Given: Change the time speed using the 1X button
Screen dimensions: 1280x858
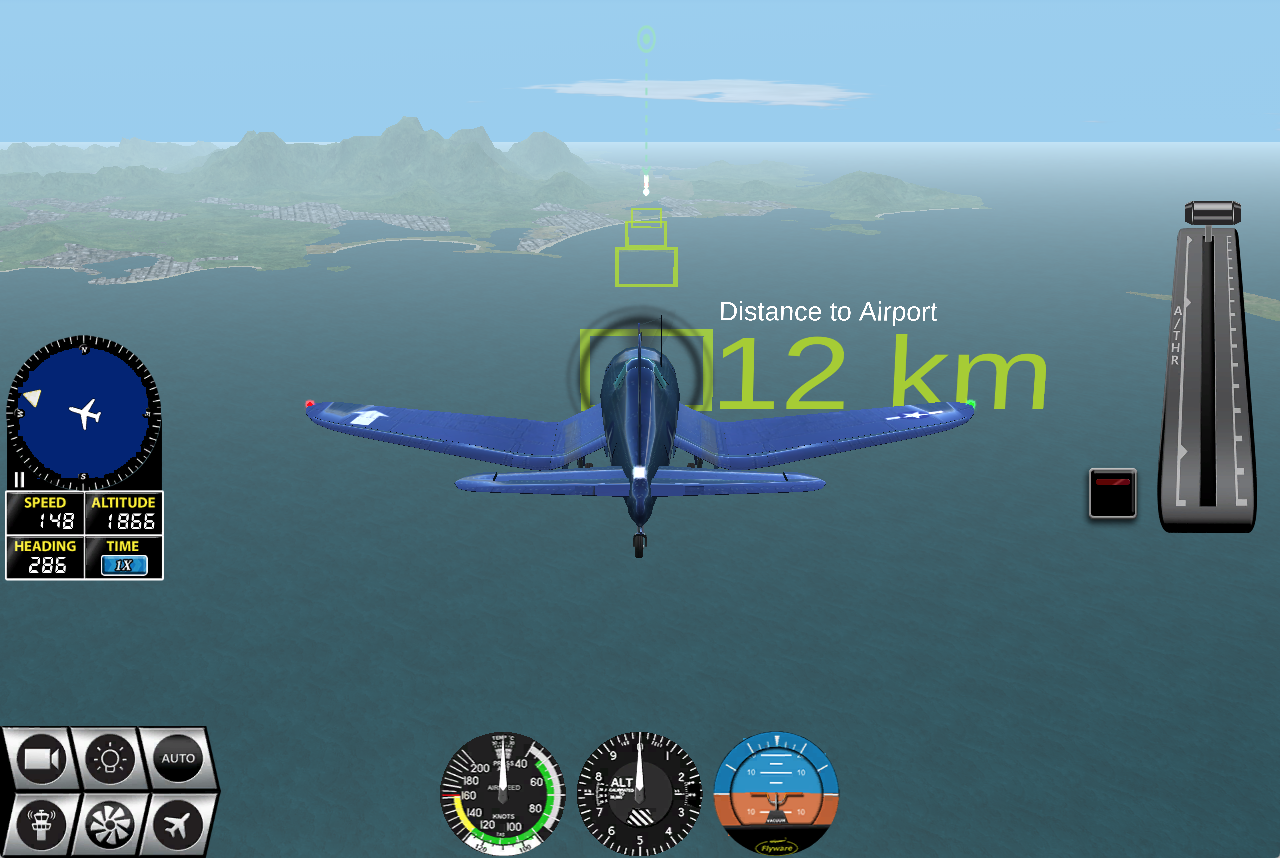Looking at the screenshot, I should [124, 565].
